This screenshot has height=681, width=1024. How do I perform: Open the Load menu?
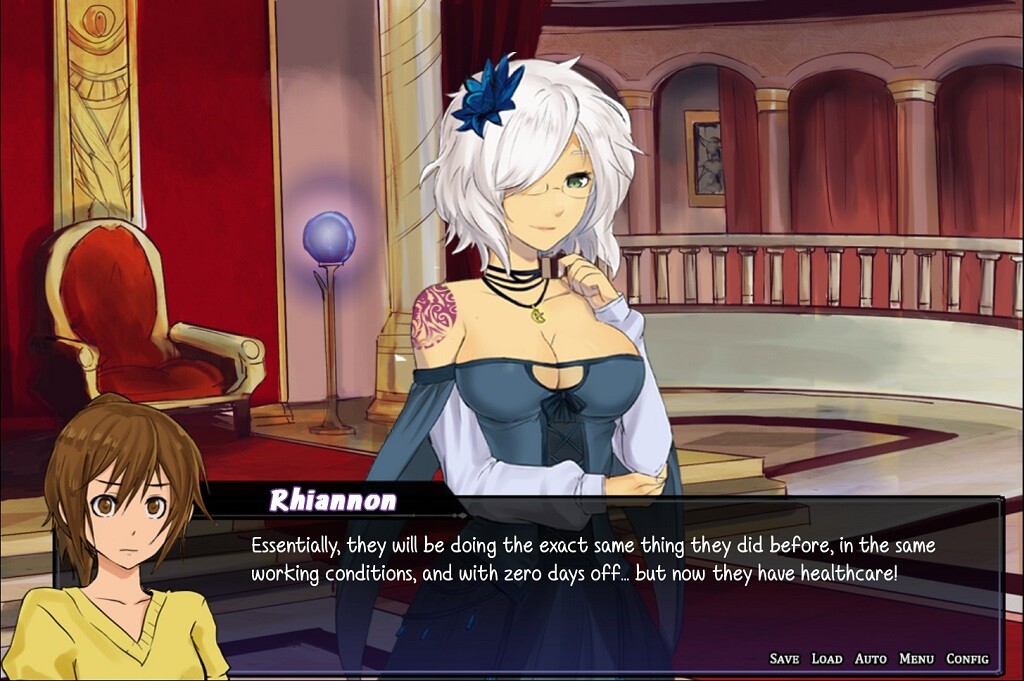pos(827,658)
